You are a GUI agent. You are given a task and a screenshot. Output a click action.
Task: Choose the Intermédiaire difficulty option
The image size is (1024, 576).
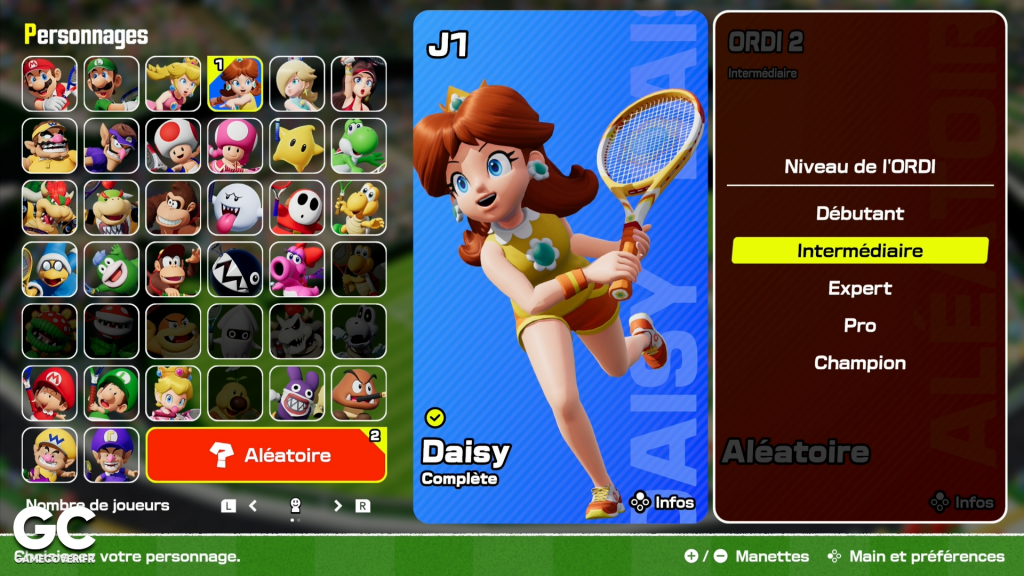click(x=859, y=251)
